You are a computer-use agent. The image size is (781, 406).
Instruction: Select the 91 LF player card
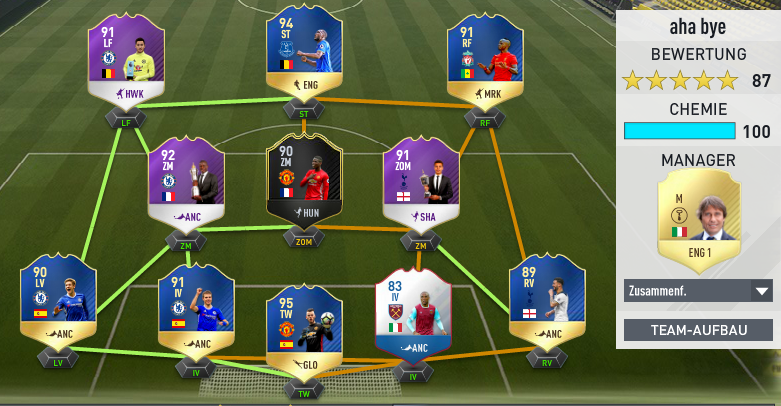(127, 59)
